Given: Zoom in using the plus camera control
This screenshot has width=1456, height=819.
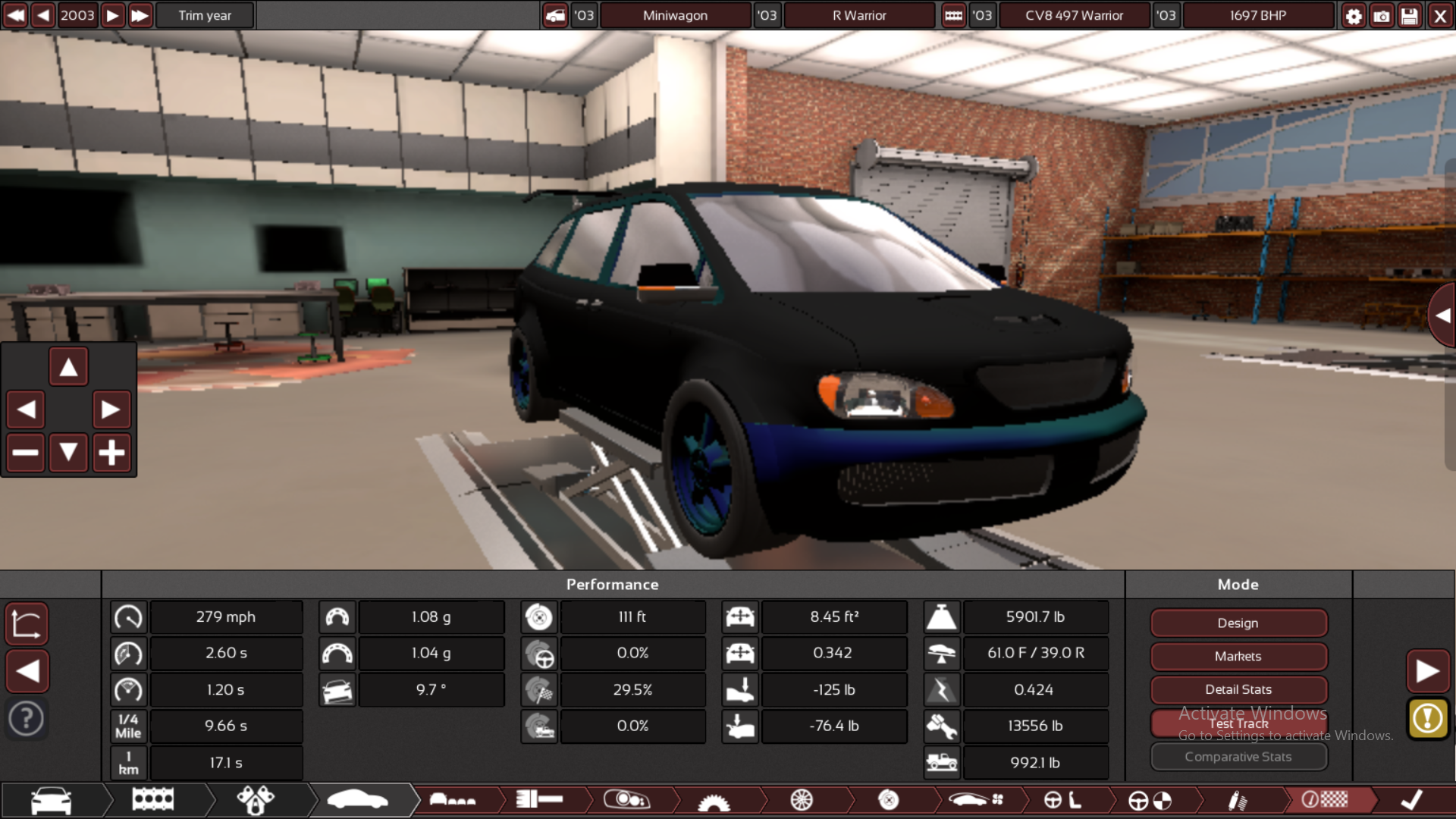Looking at the screenshot, I should pyautogui.click(x=111, y=452).
